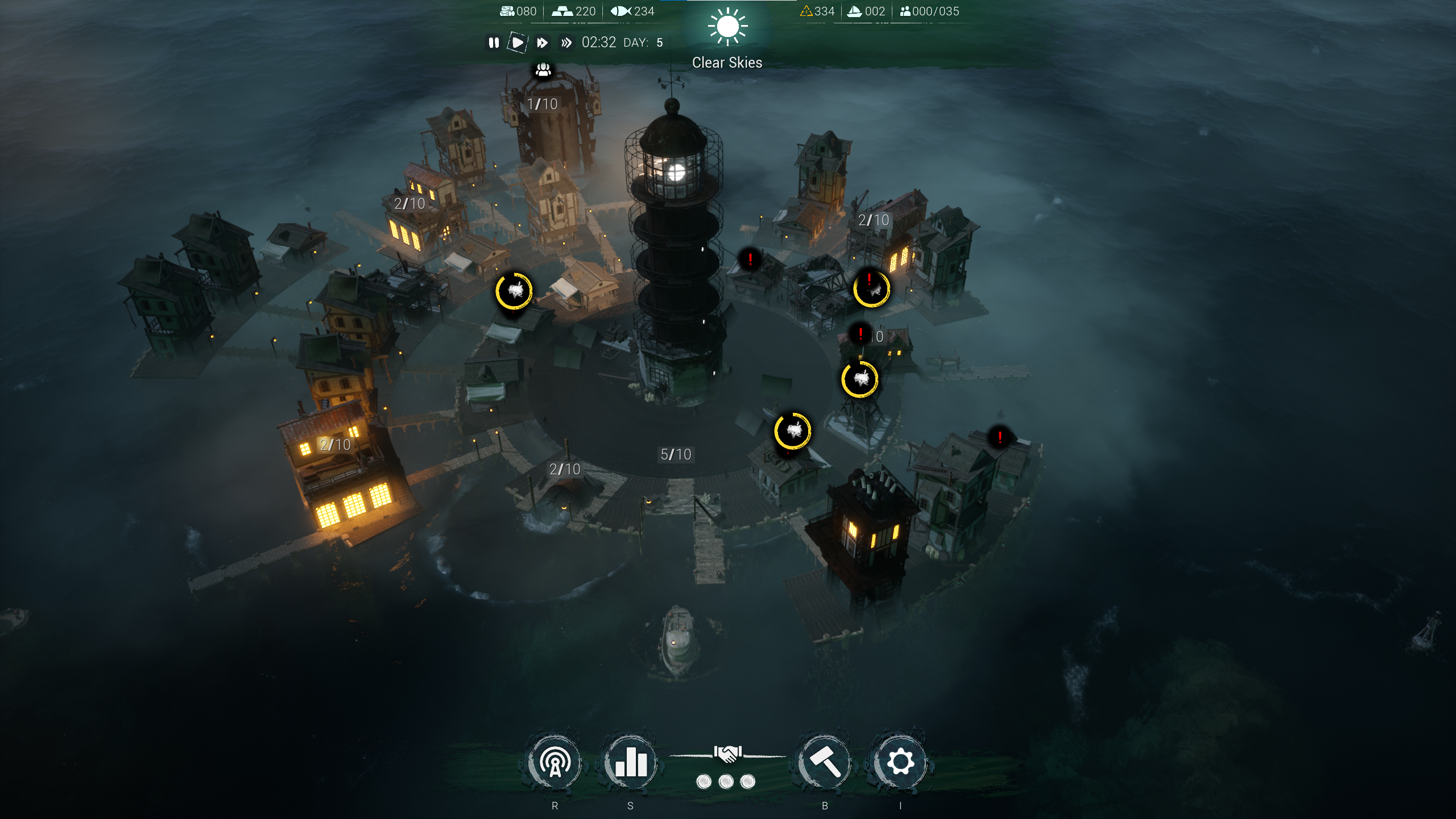Click the 5/10 housing capacity label
The height and width of the screenshot is (819, 1456).
(677, 454)
